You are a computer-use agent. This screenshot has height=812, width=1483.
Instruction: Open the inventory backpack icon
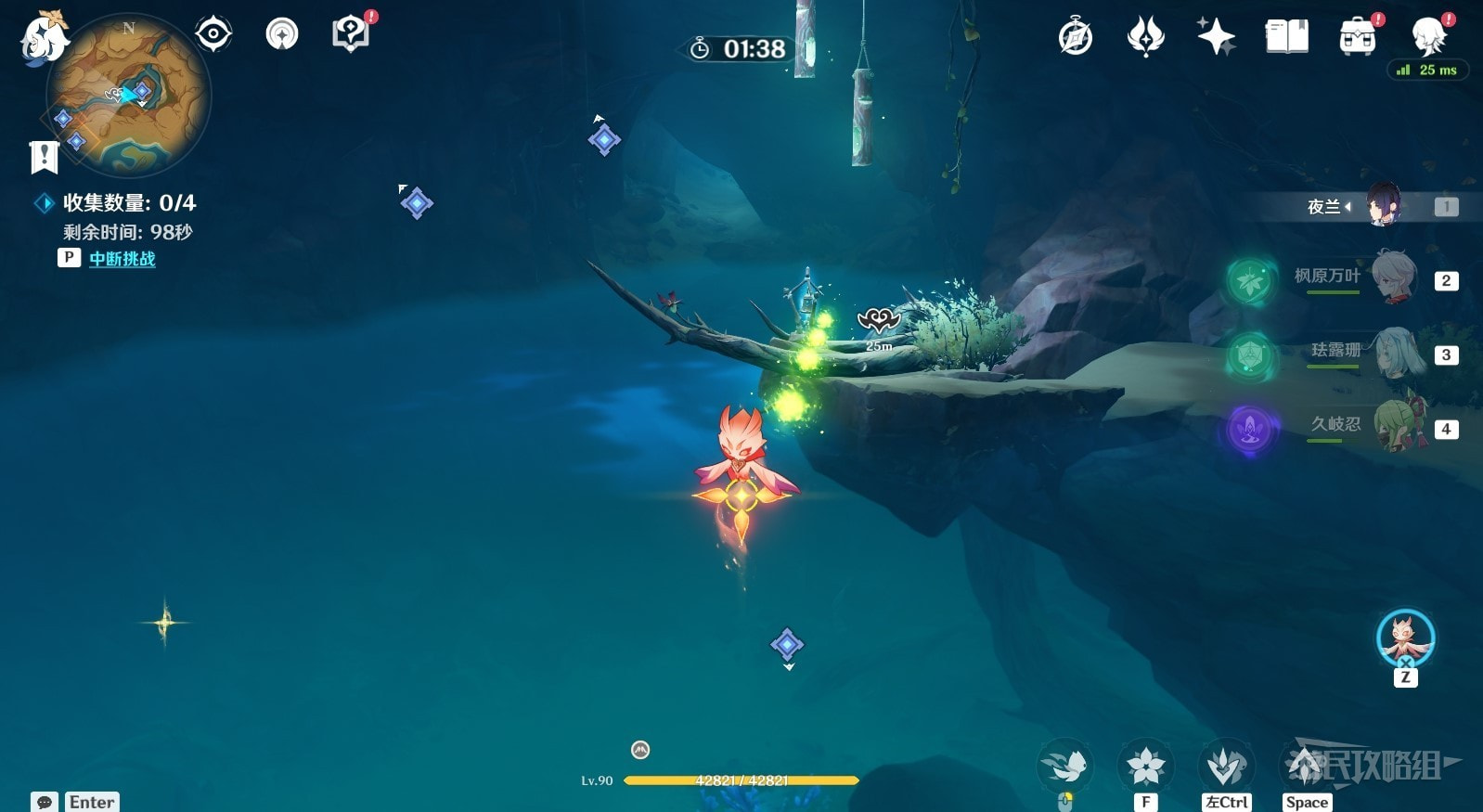(x=1357, y=37)
